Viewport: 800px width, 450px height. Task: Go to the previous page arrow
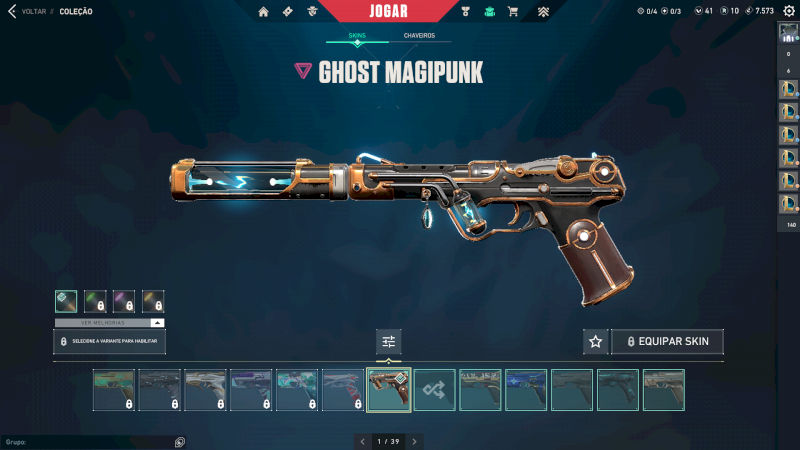[362, 441]
